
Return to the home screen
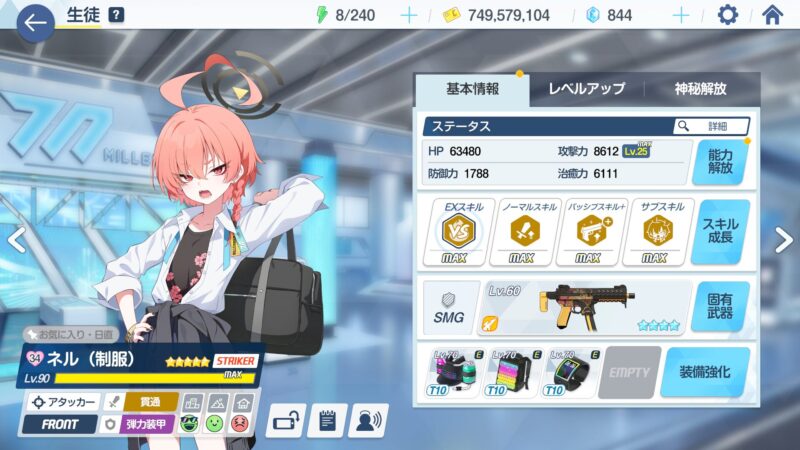[x=772, y=15]
